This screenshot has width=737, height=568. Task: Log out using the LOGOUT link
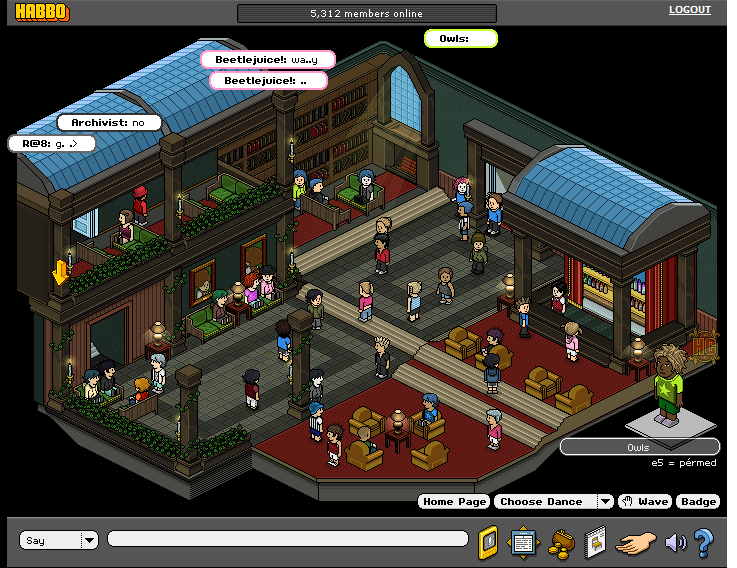(690, 10)
